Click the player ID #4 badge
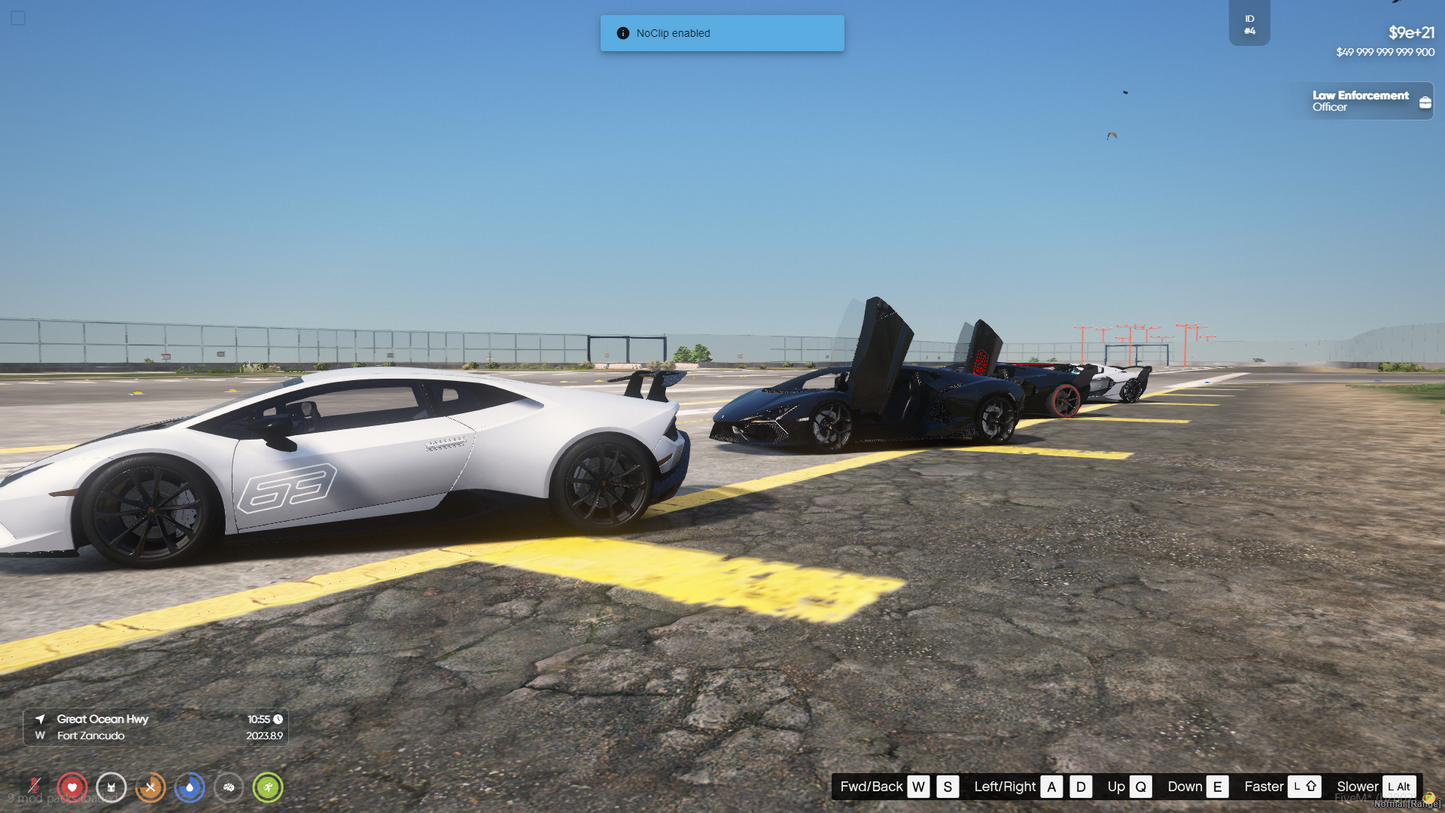Viewport: 1445px width, 813px height. [1249, 24]
